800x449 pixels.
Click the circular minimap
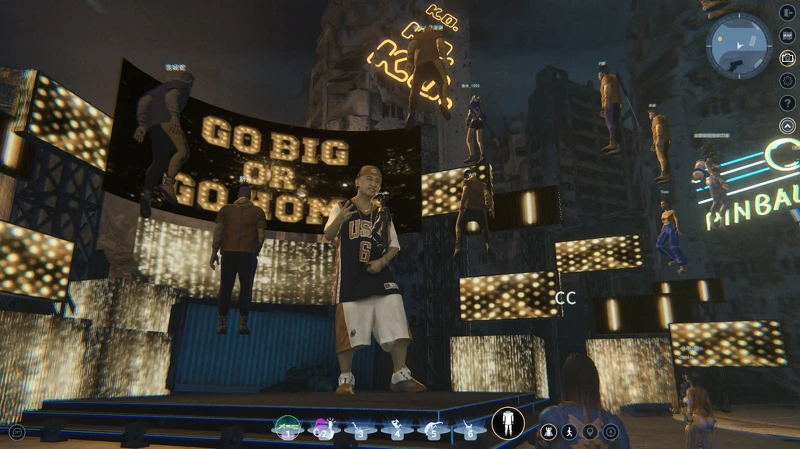(x=738, y=45)
